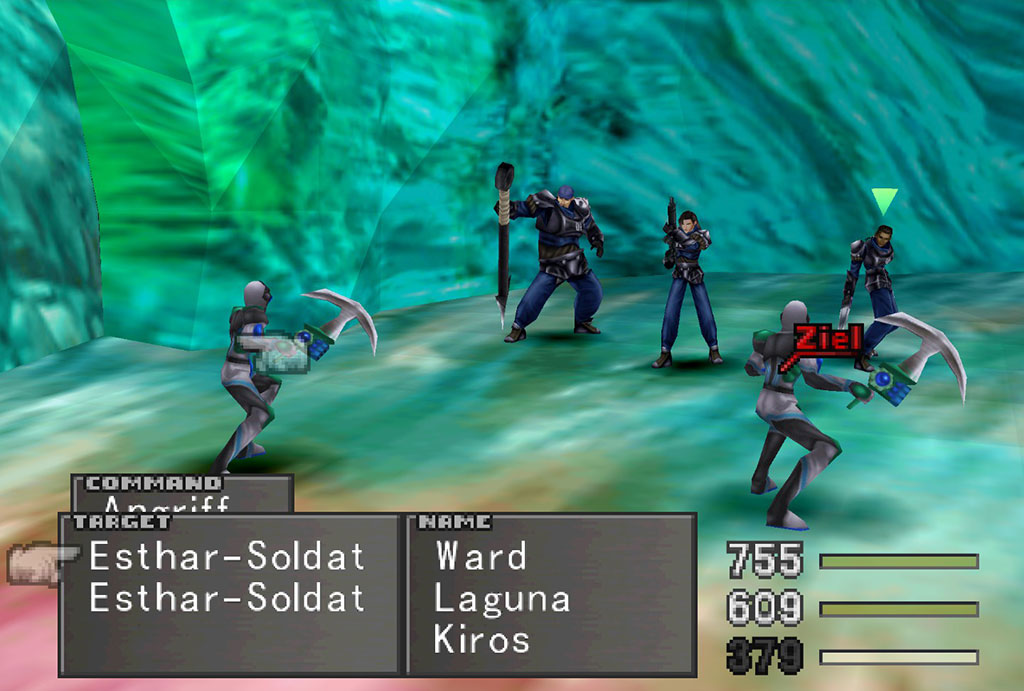Select Ward in the name list
The height and width of the screenshot is (691, 1024).
[481, 556]
